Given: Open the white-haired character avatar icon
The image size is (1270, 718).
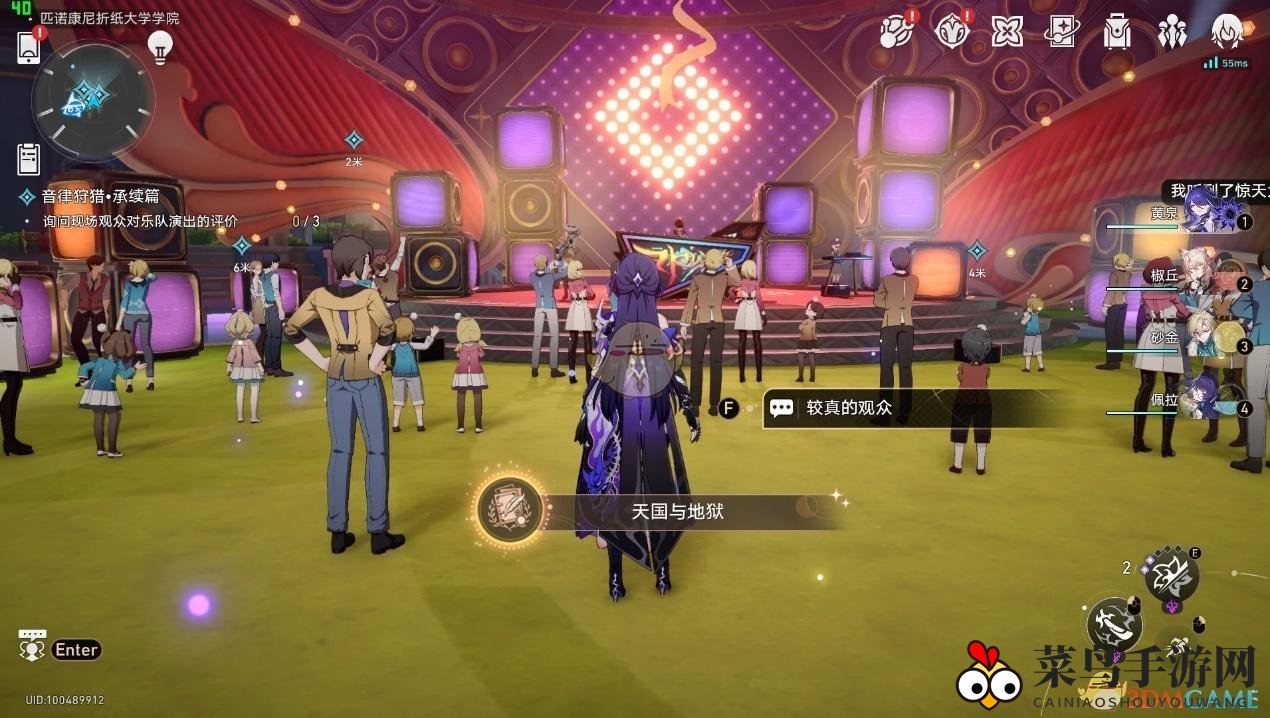Looking at the screenshot, I should pos(1227,32).
